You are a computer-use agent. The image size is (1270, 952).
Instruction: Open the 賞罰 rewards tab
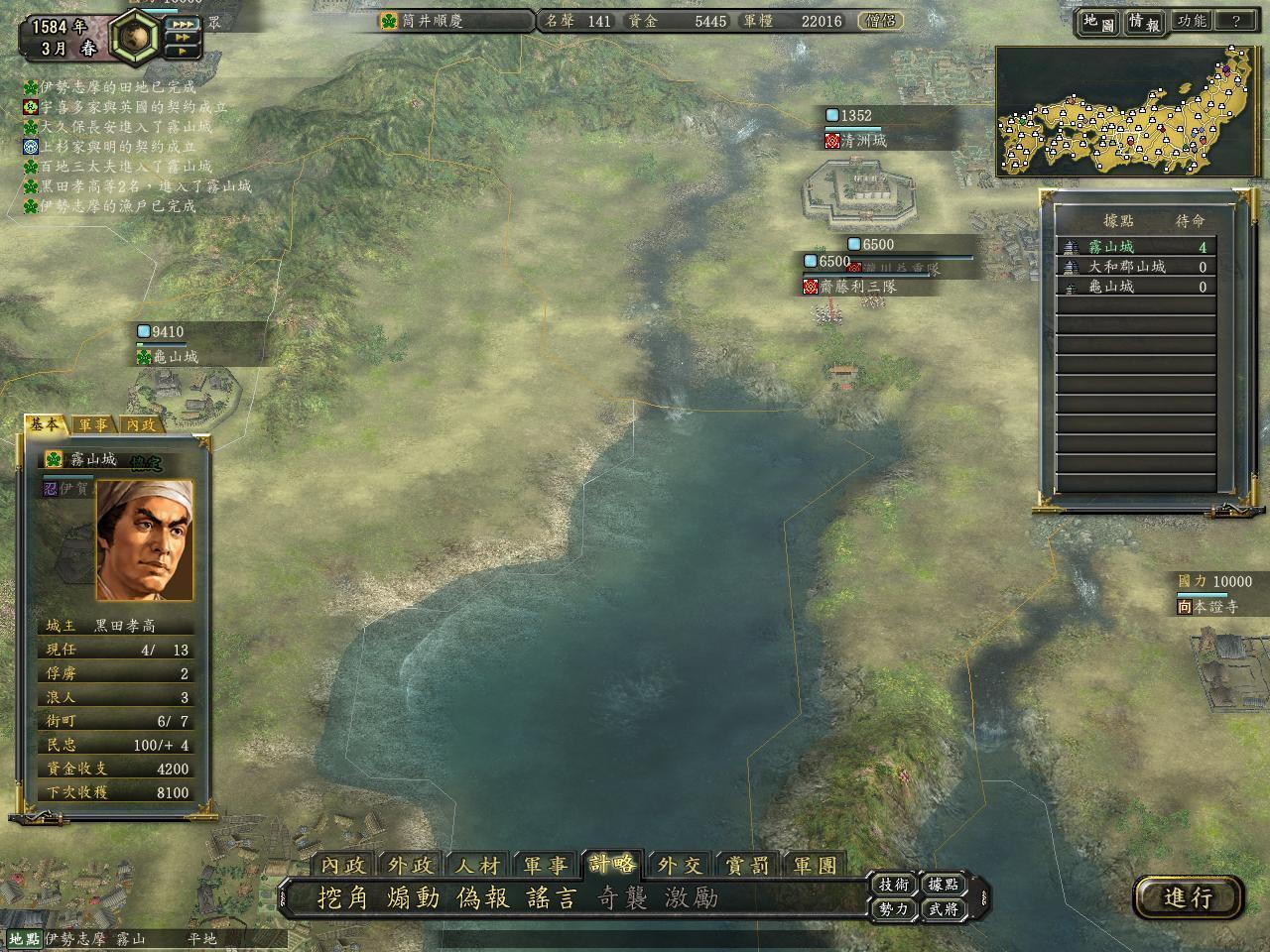(x=747, y=866)
